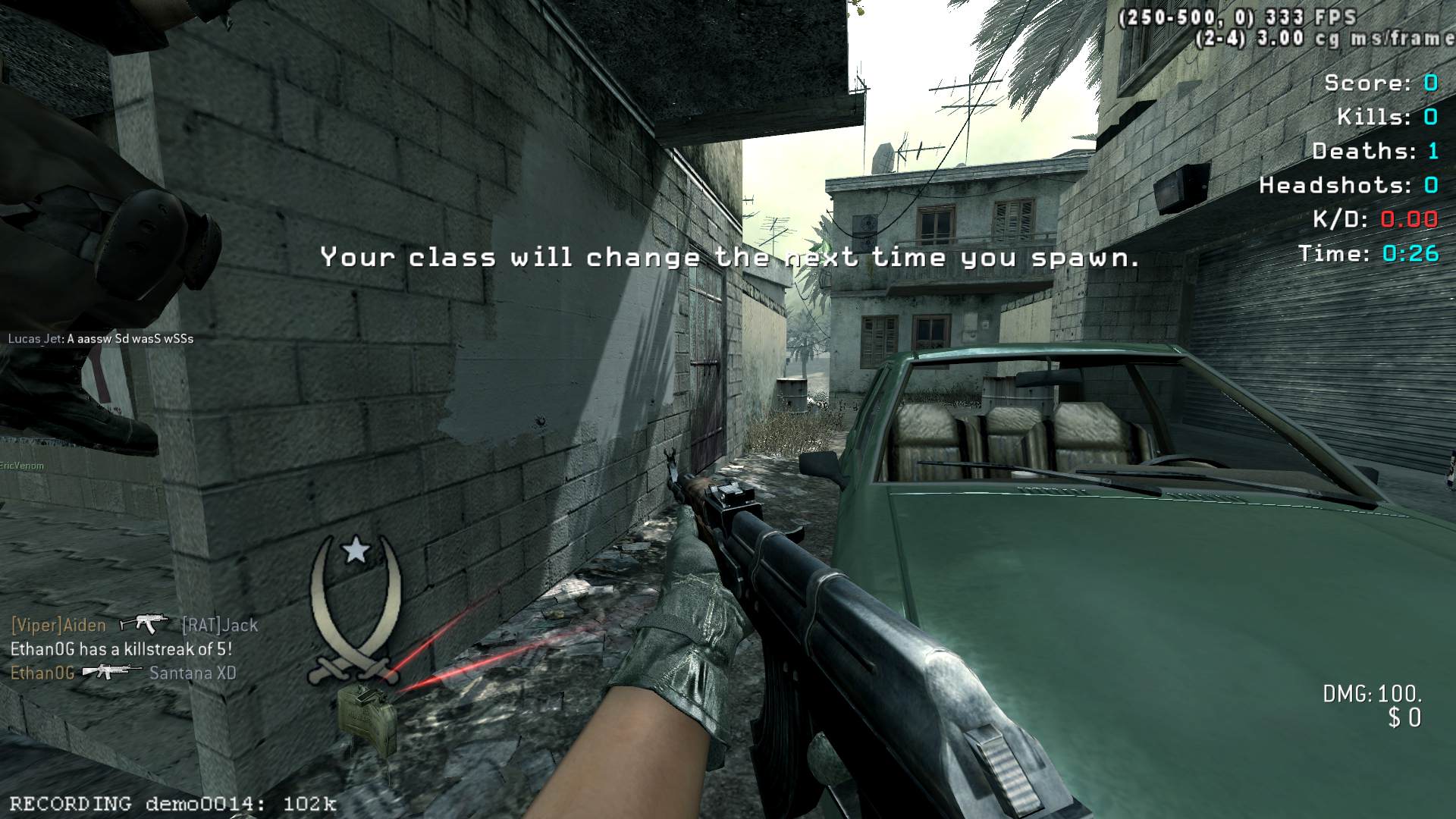Select the [Viper]Aiden killed [RAT]Jack feed entry

(x=134, y=625)
